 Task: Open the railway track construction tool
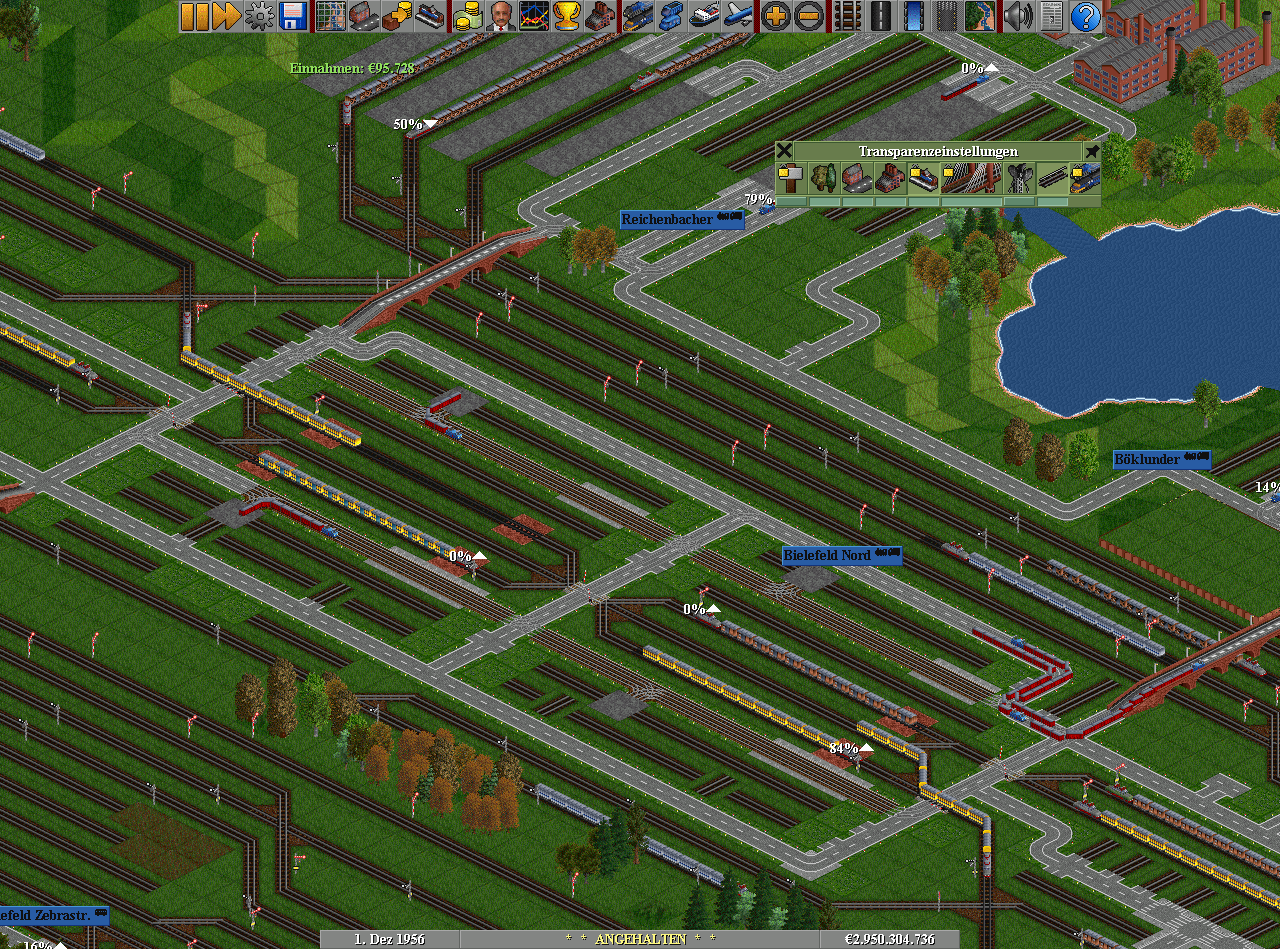coord(847,16)
